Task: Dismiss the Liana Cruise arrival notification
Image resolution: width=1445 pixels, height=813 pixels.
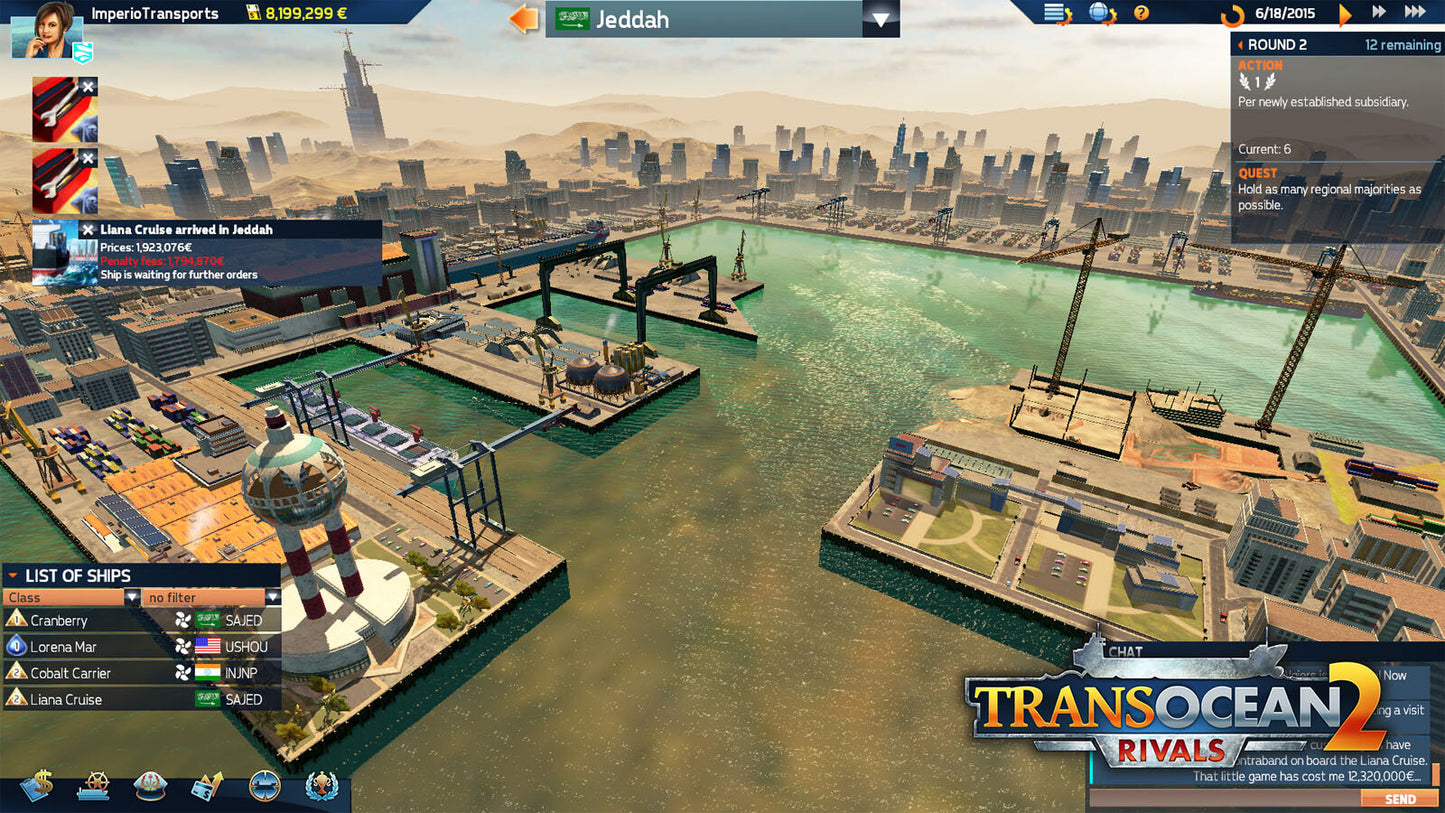Action: click(x=90, y=229)
